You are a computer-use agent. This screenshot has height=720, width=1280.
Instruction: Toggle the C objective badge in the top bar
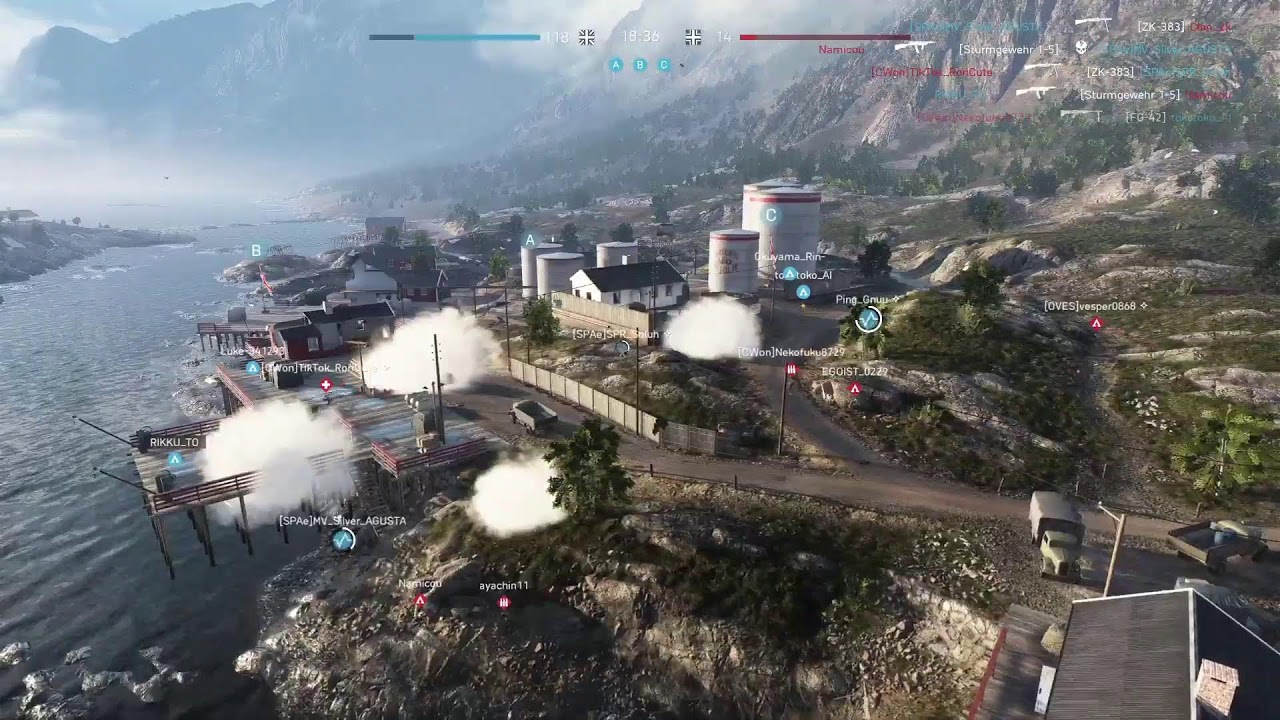(x=664, y=64)
